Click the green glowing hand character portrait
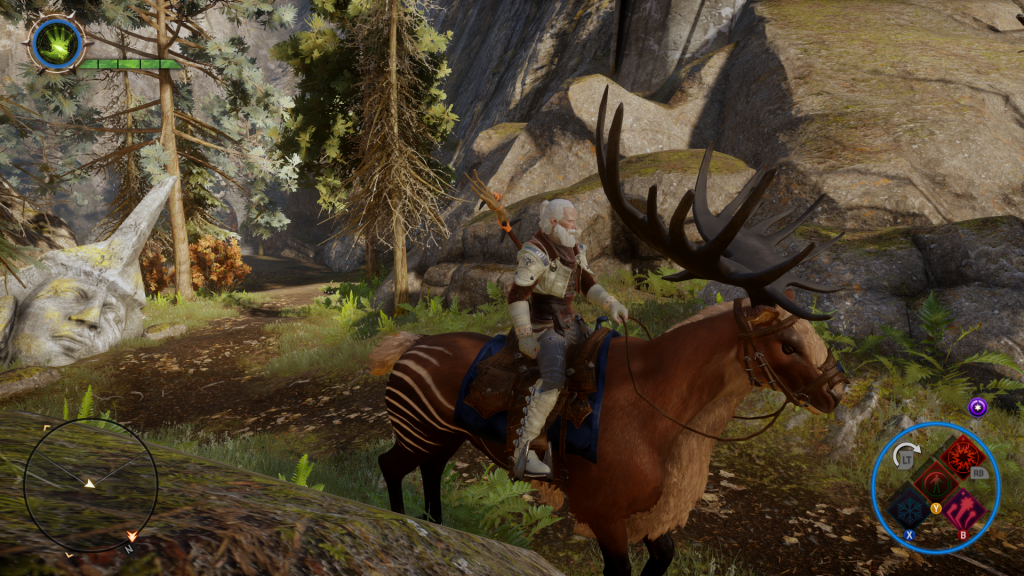 coord(56,43)
